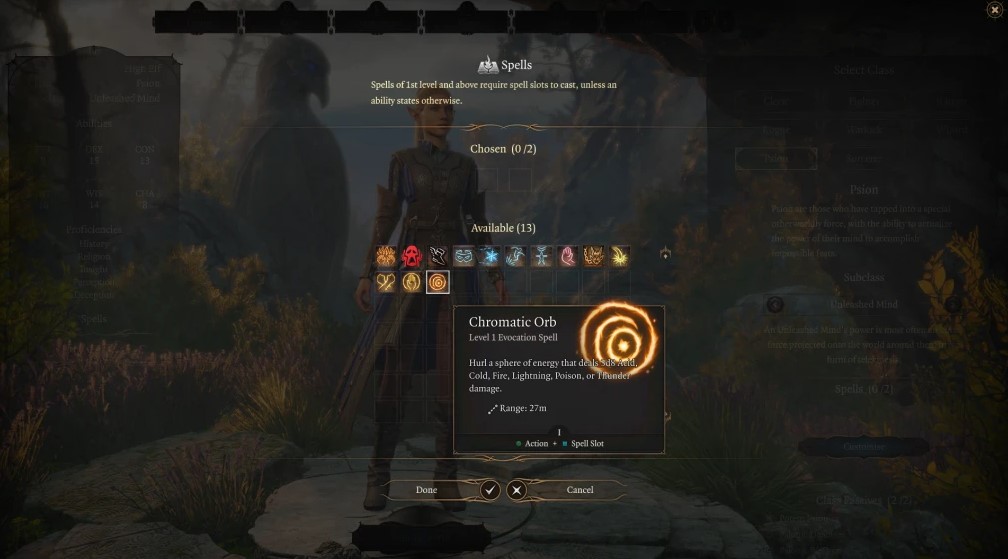This screenshot has height=559, width=1008.
Task: Close the screen with the top-right X
Action: 993,10
